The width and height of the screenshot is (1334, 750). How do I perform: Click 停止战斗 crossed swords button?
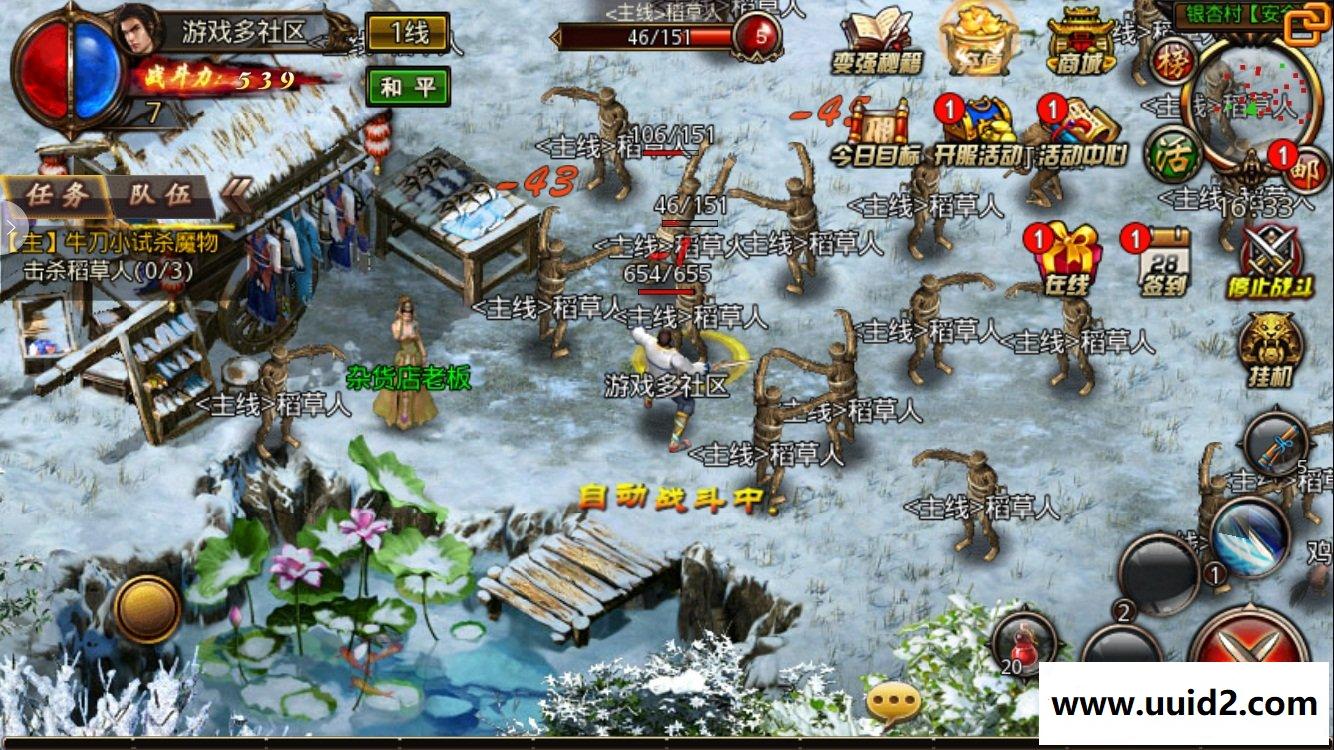pyautogui.click(x=1271, y=260)
